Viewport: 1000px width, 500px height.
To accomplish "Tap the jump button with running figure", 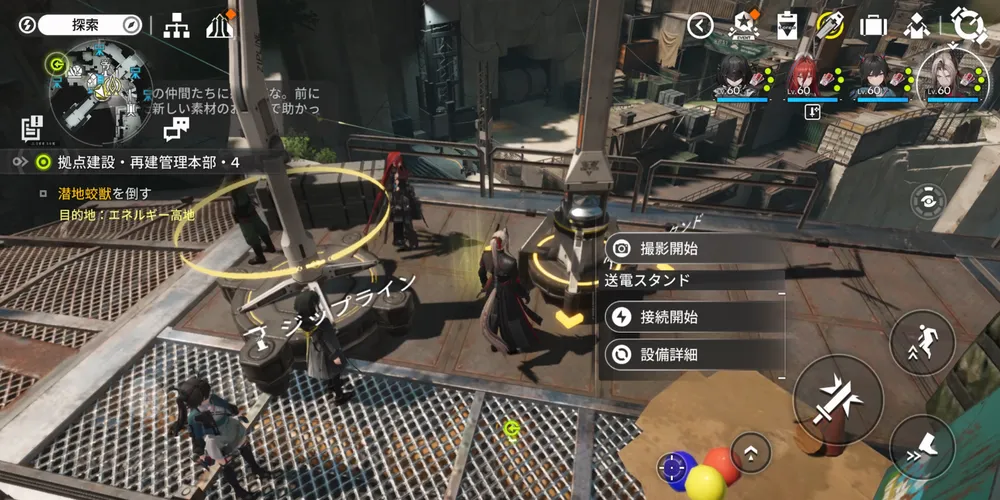I will (922, 343).
